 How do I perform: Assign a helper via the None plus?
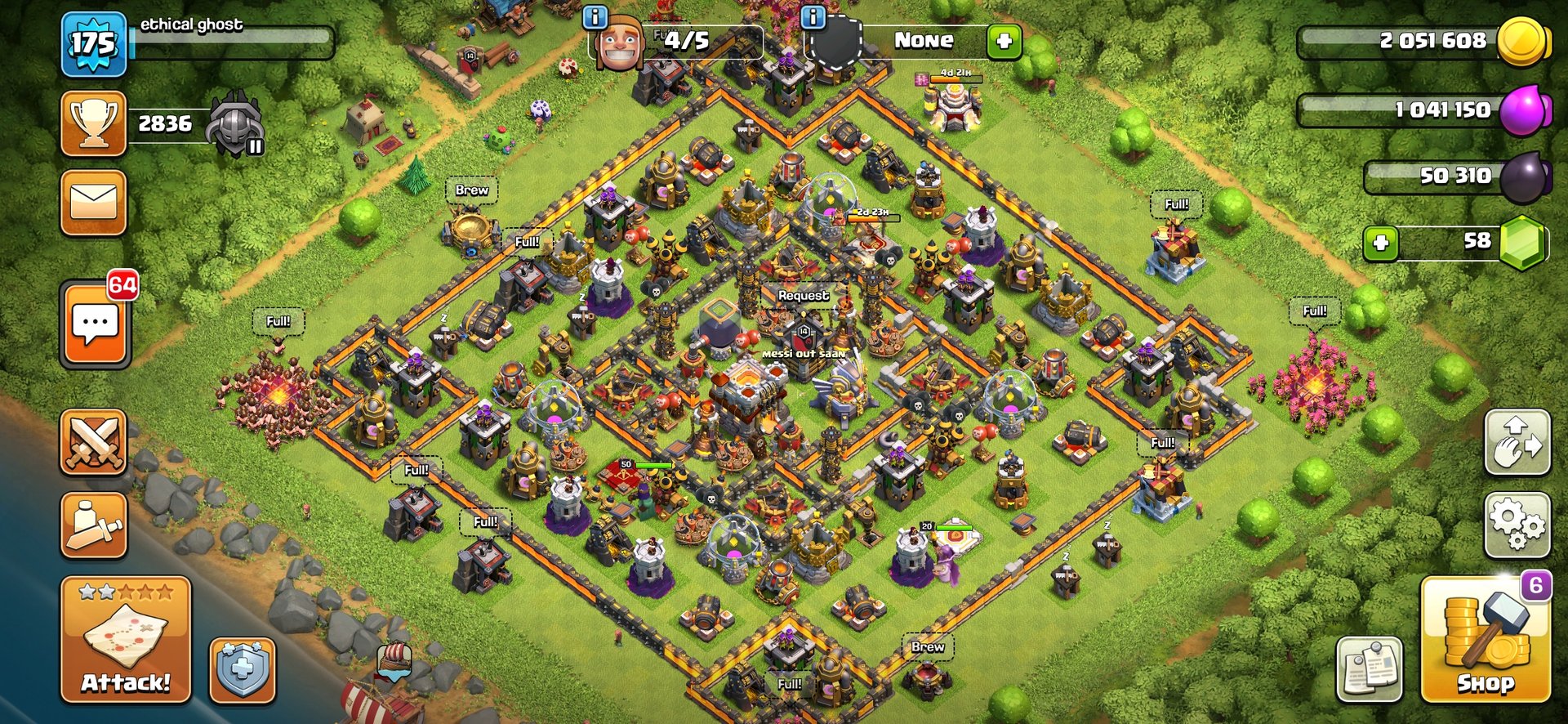coord(1004,40)
